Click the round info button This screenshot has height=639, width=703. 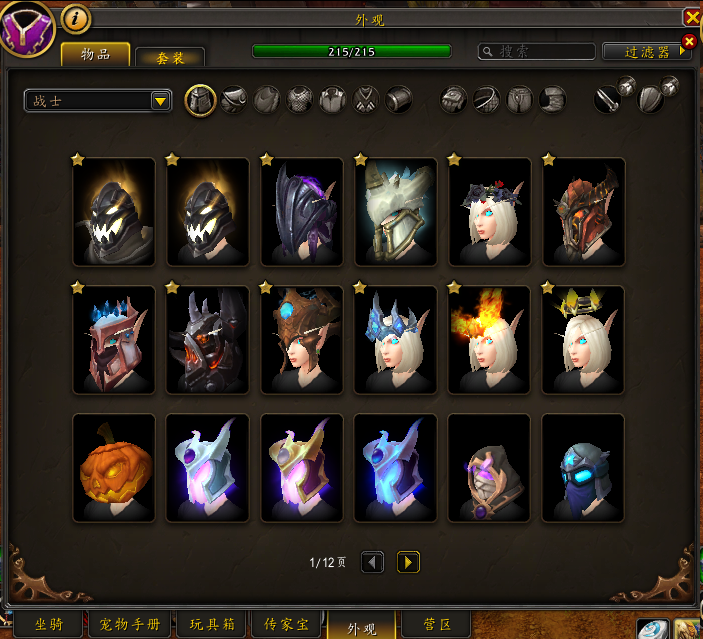(76, 18)
